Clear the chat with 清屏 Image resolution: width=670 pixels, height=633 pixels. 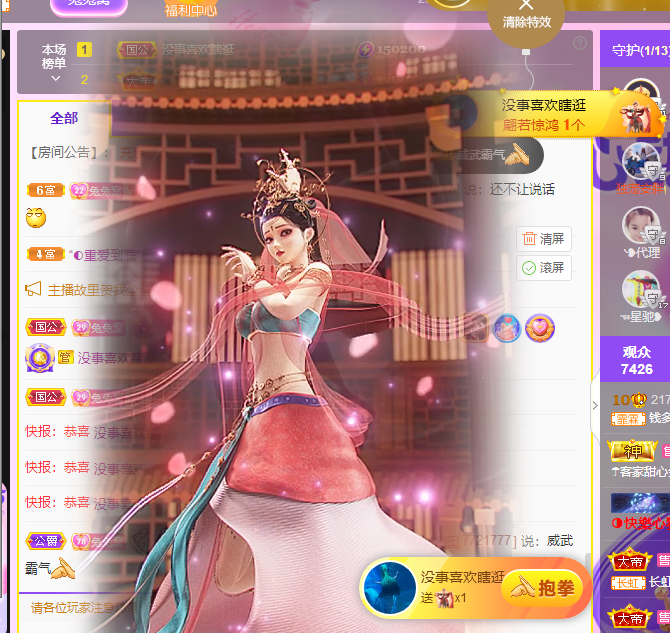[543, 239]
